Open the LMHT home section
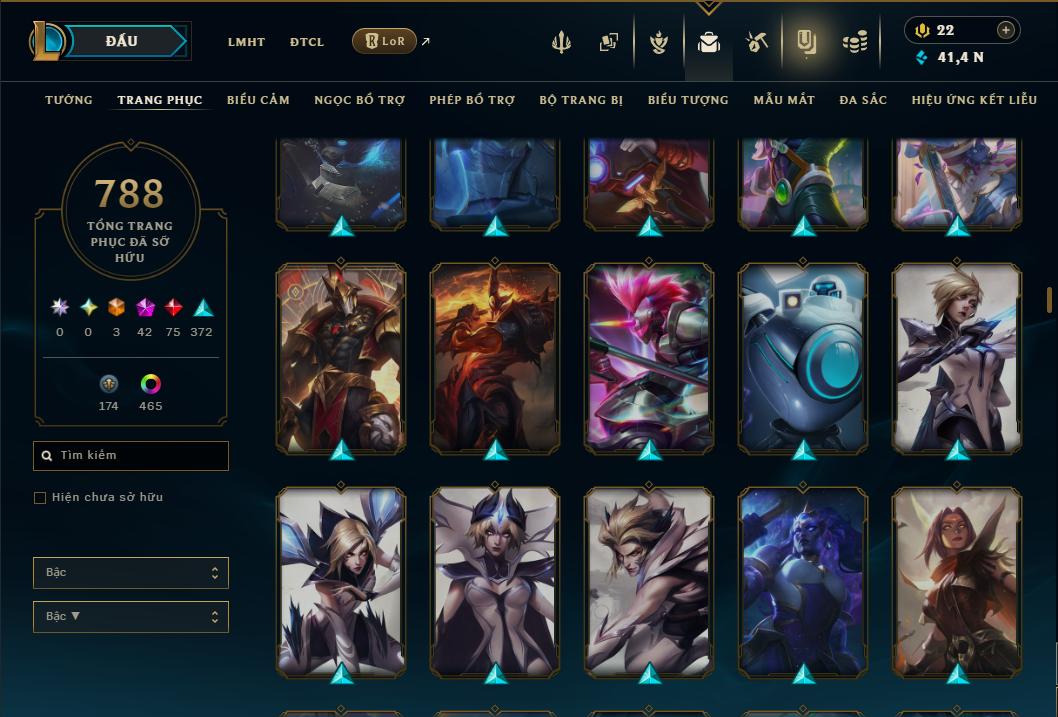The image size is (1058, 717). click(246, 42)
